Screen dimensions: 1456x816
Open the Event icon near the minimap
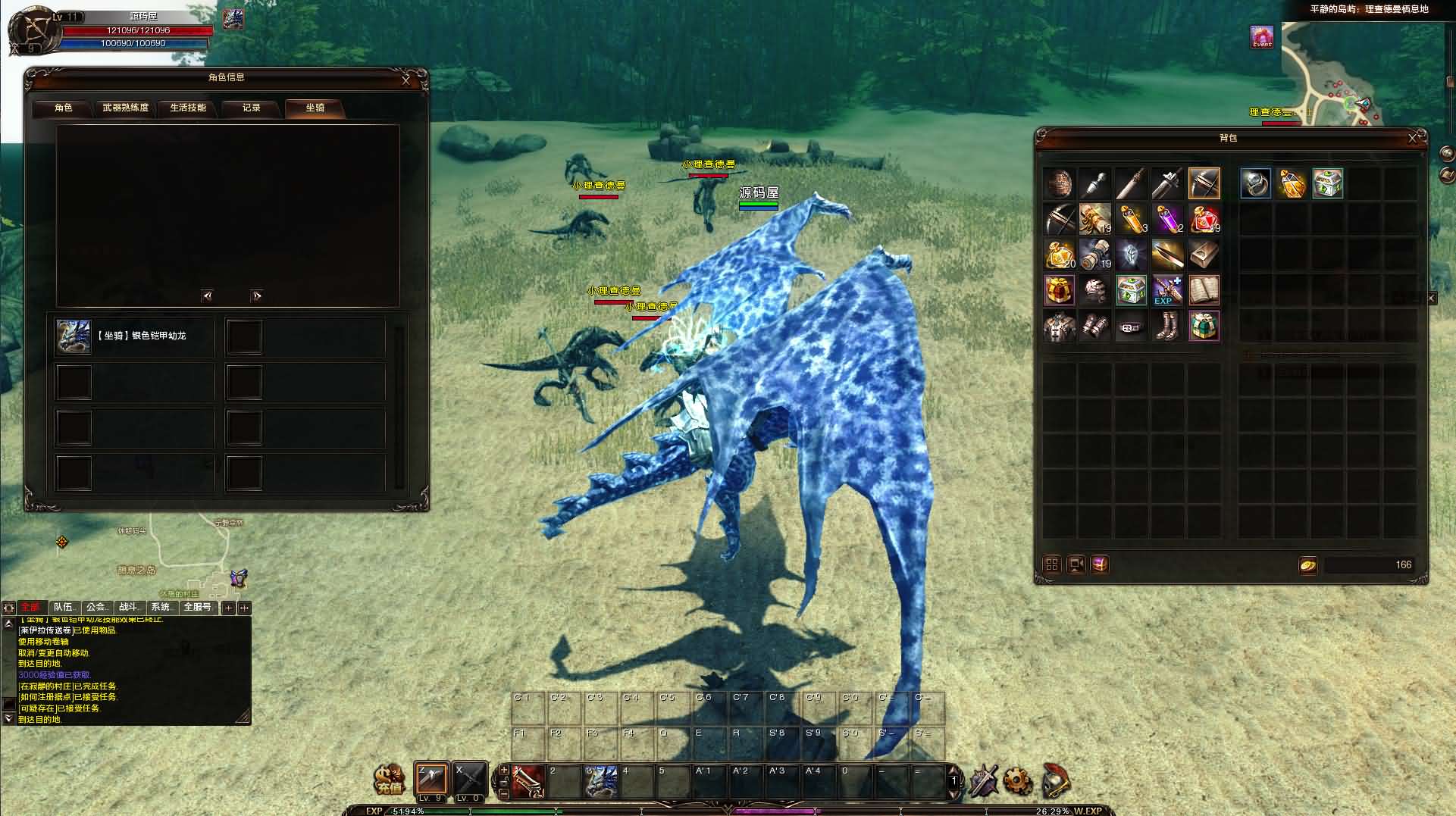click(1262, 37)
